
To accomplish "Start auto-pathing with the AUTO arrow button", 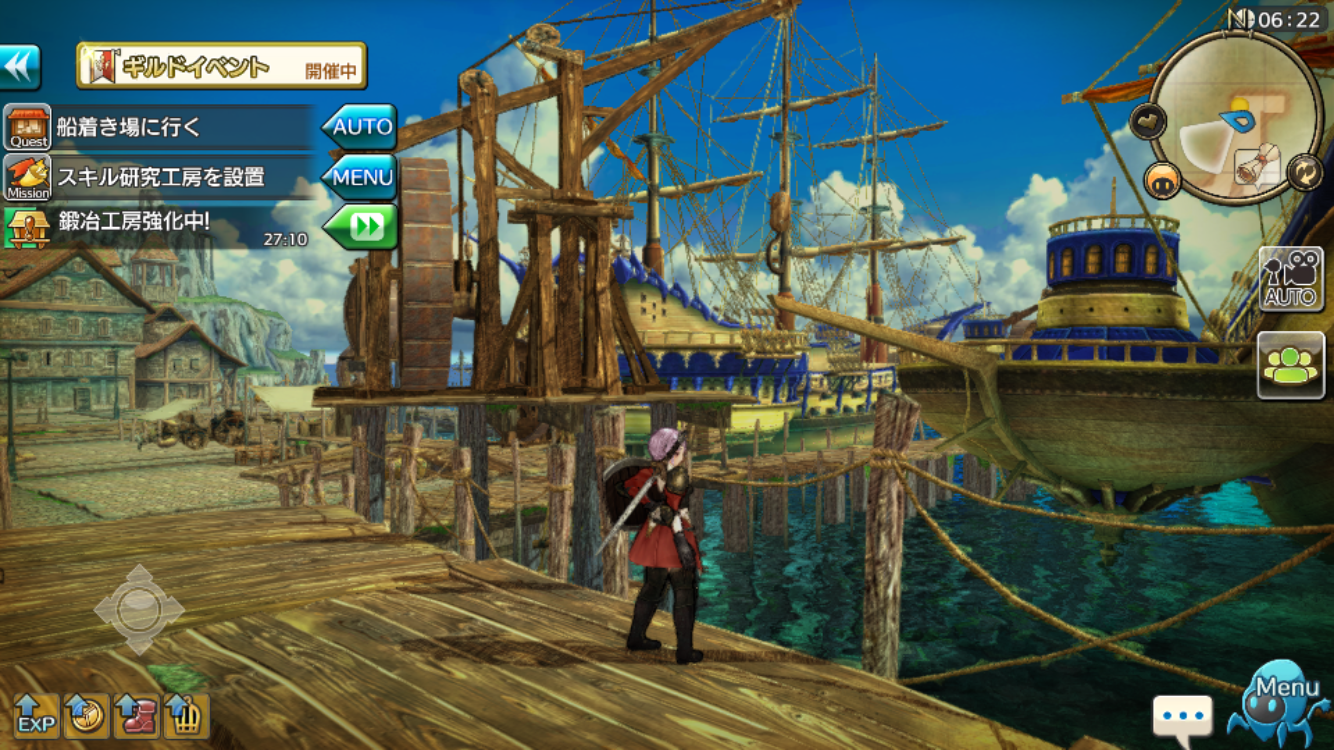I will tap(360, 127).
